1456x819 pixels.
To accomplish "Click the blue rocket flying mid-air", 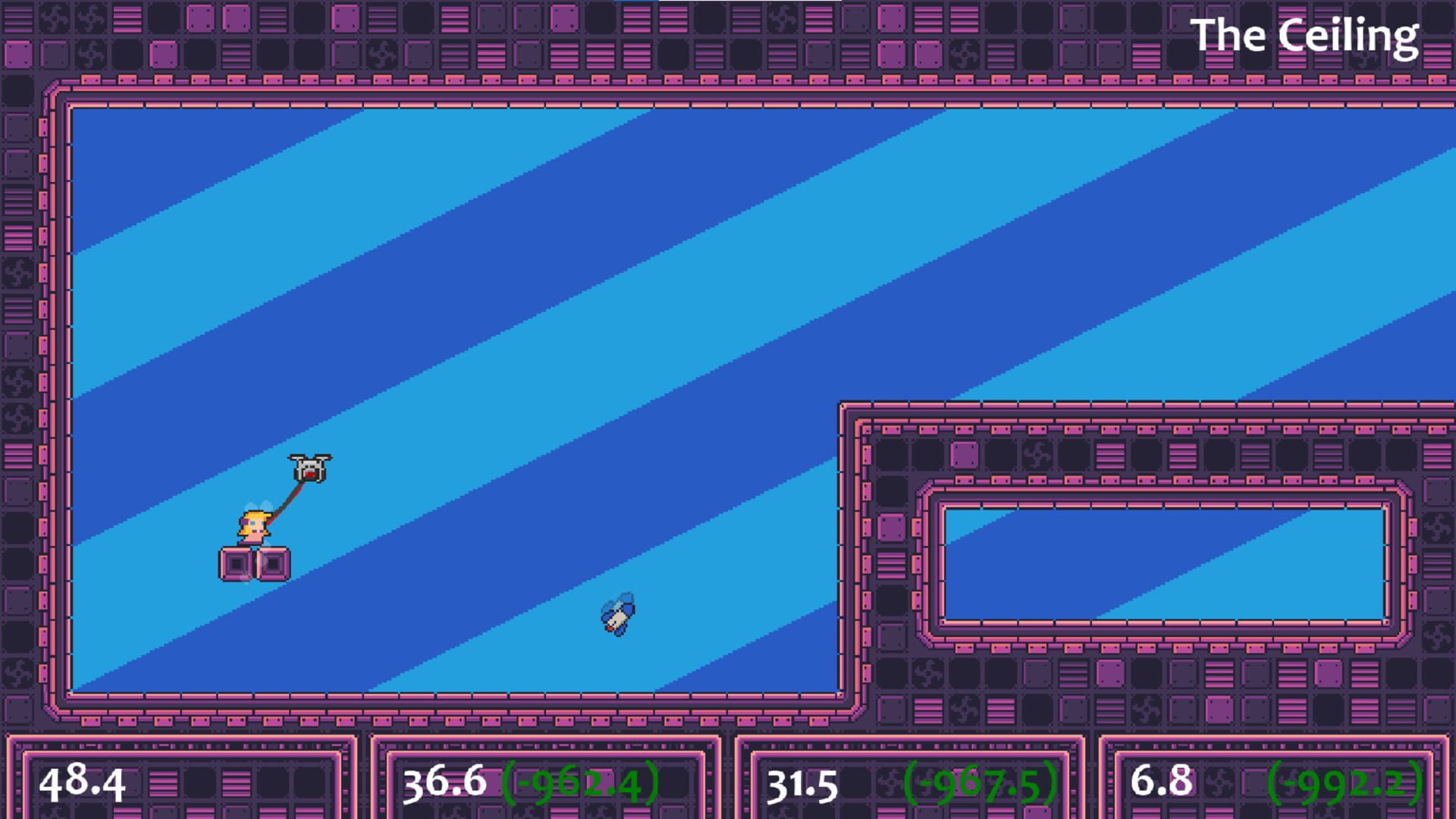I will 619,616.
